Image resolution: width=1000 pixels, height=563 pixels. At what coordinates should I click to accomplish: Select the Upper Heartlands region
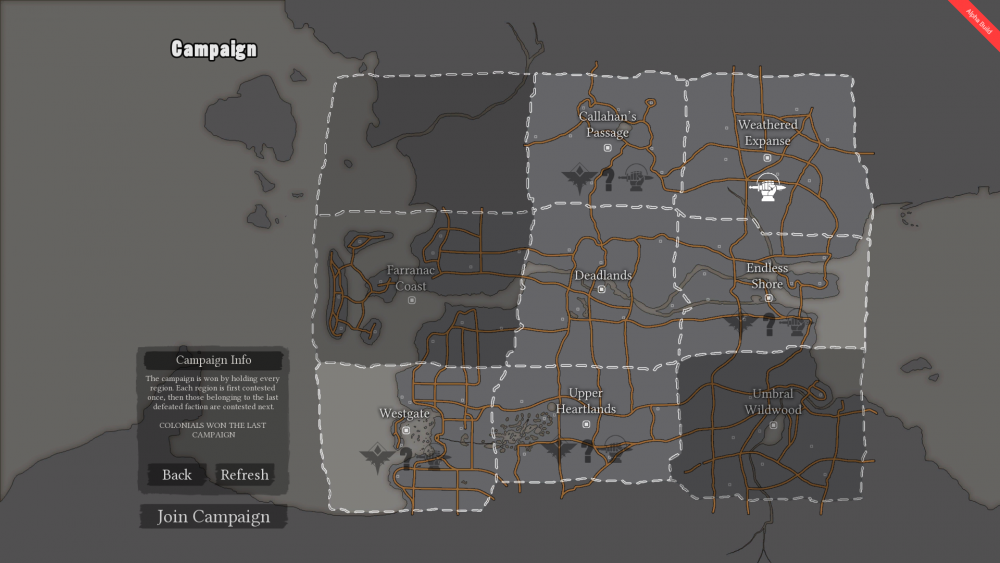(586, 401)
